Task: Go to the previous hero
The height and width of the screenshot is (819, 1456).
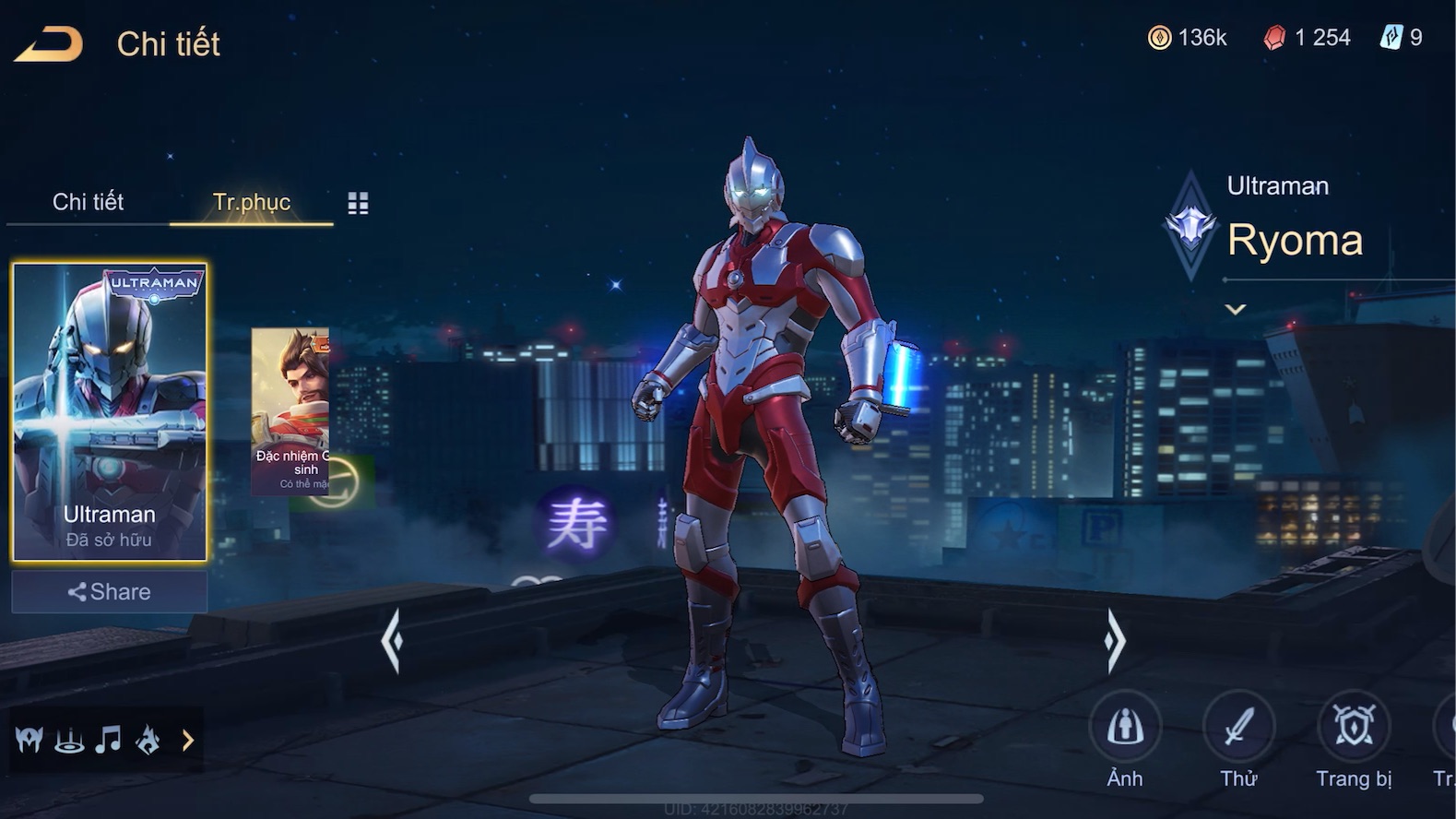Action: coord(392,640)
